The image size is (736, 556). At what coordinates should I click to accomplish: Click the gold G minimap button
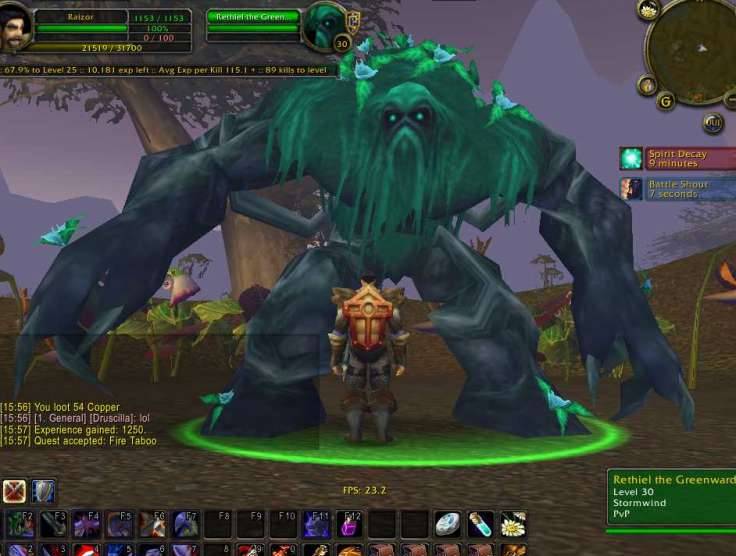point(665,100)
